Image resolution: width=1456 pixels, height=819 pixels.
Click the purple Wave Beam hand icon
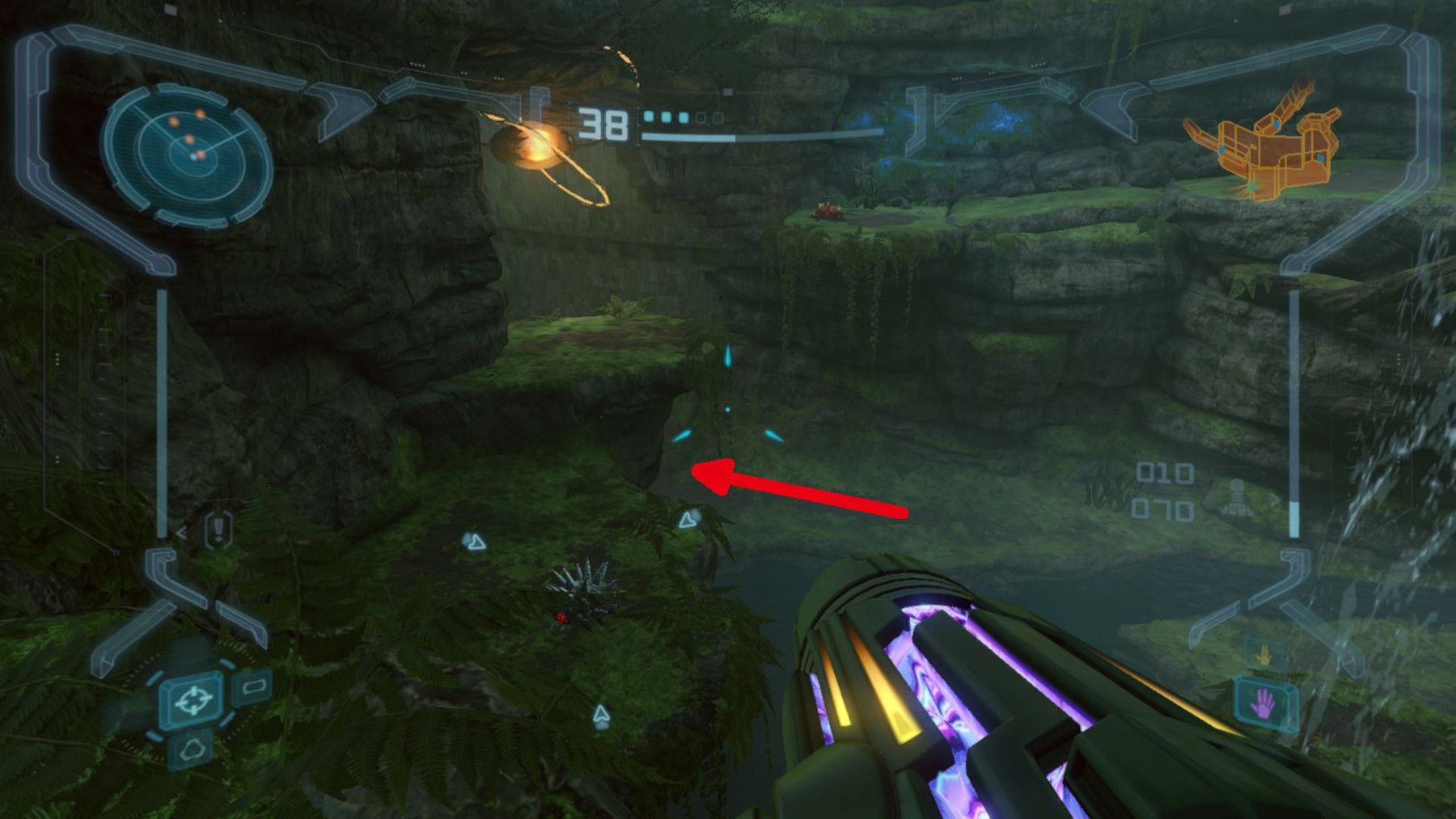tap(1264, 704)
